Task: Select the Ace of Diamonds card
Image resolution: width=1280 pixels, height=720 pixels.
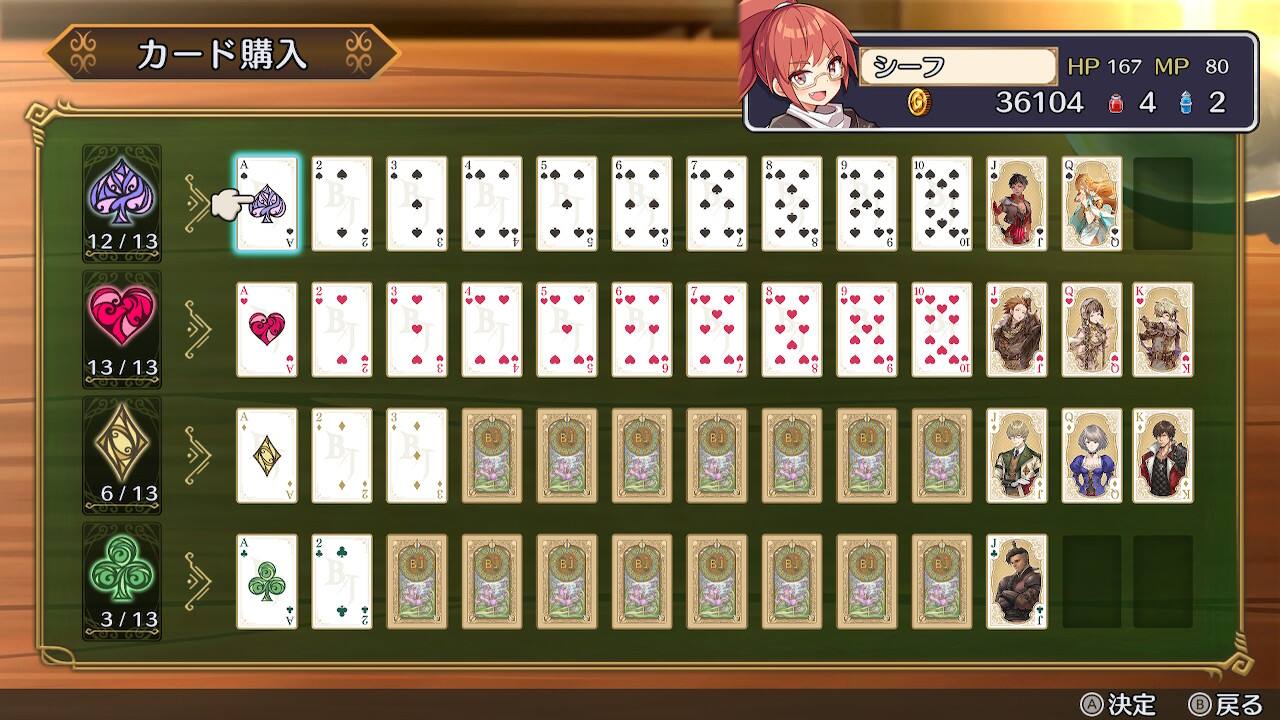Action: pyautogui.click(x=267, y=456)
